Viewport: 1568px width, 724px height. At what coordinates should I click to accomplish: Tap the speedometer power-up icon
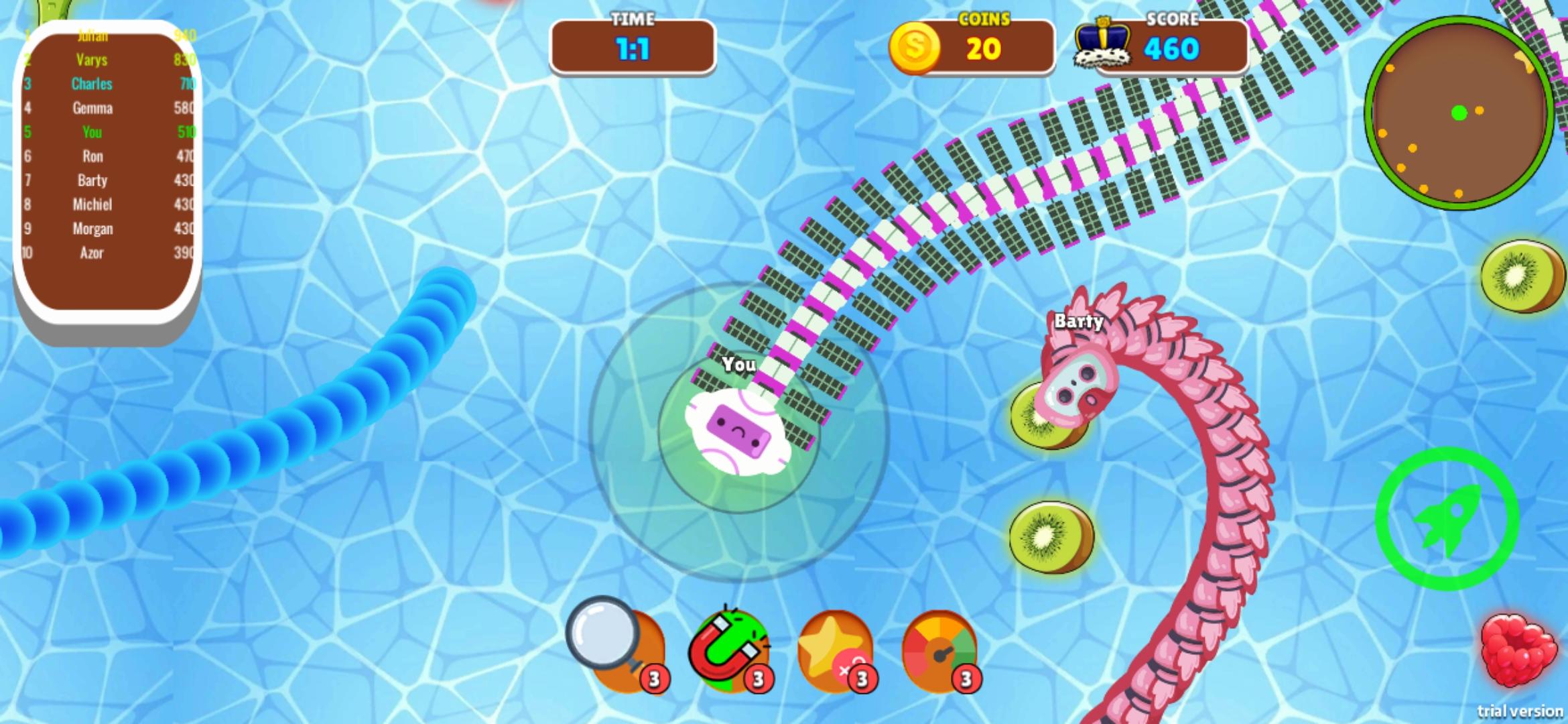941,647
